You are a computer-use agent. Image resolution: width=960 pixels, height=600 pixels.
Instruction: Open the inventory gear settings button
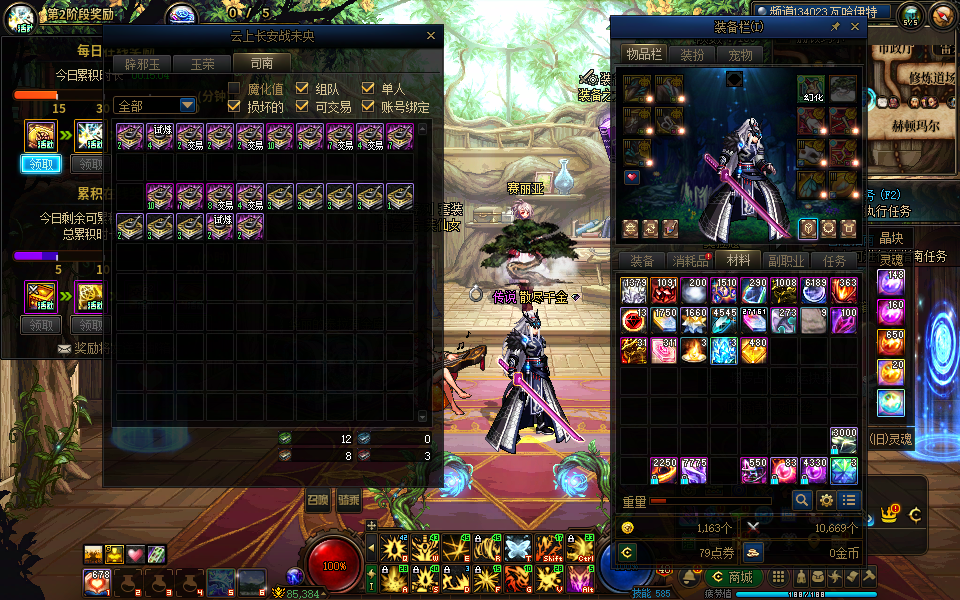tap(826, 500)
